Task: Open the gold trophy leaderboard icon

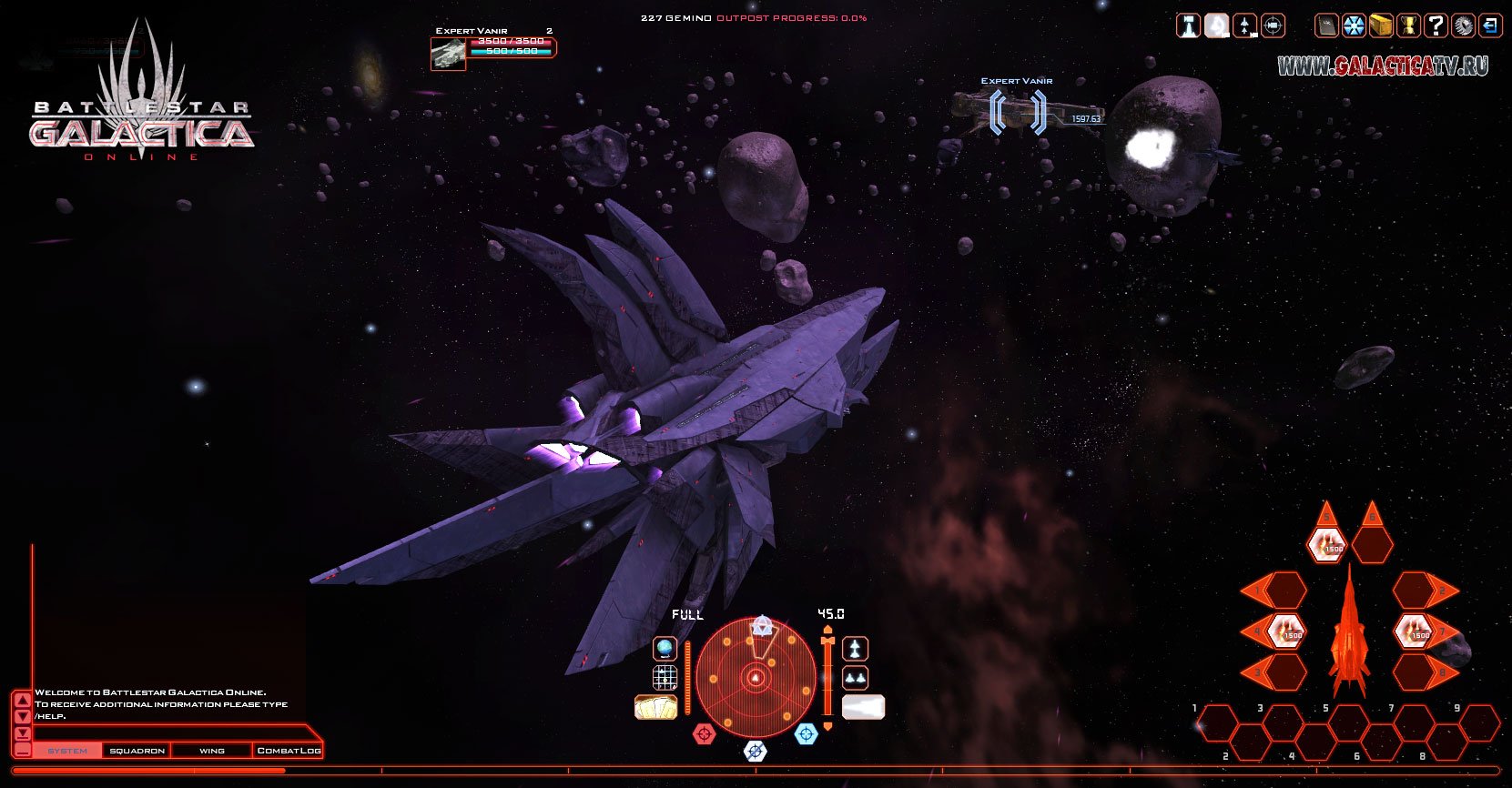Action: [x=1408, y=25]
